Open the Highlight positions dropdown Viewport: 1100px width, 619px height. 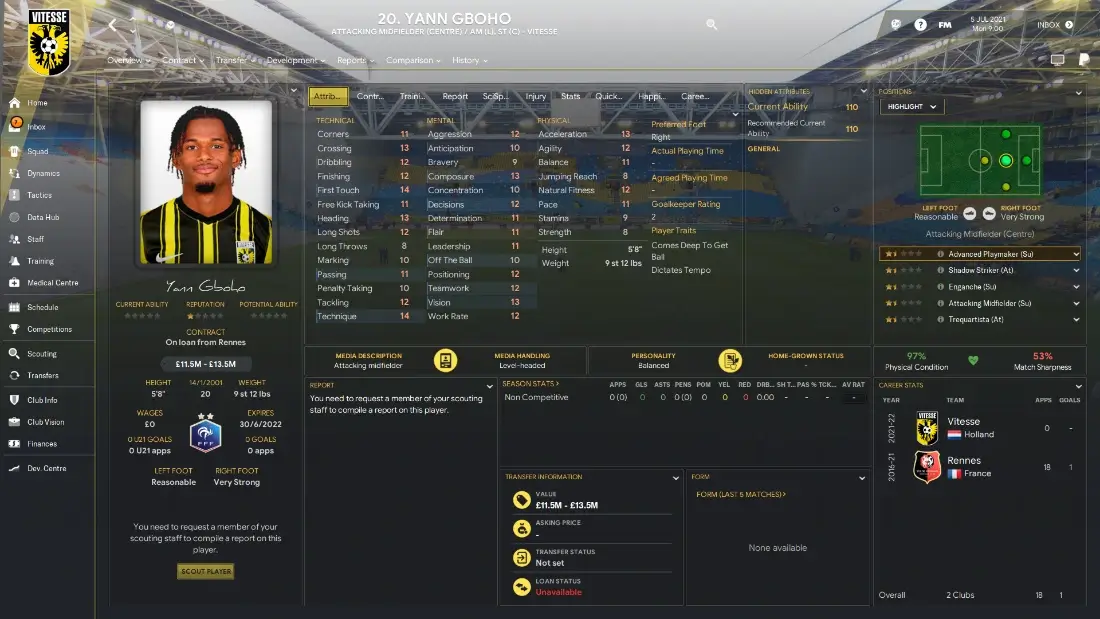coord(911,107)
